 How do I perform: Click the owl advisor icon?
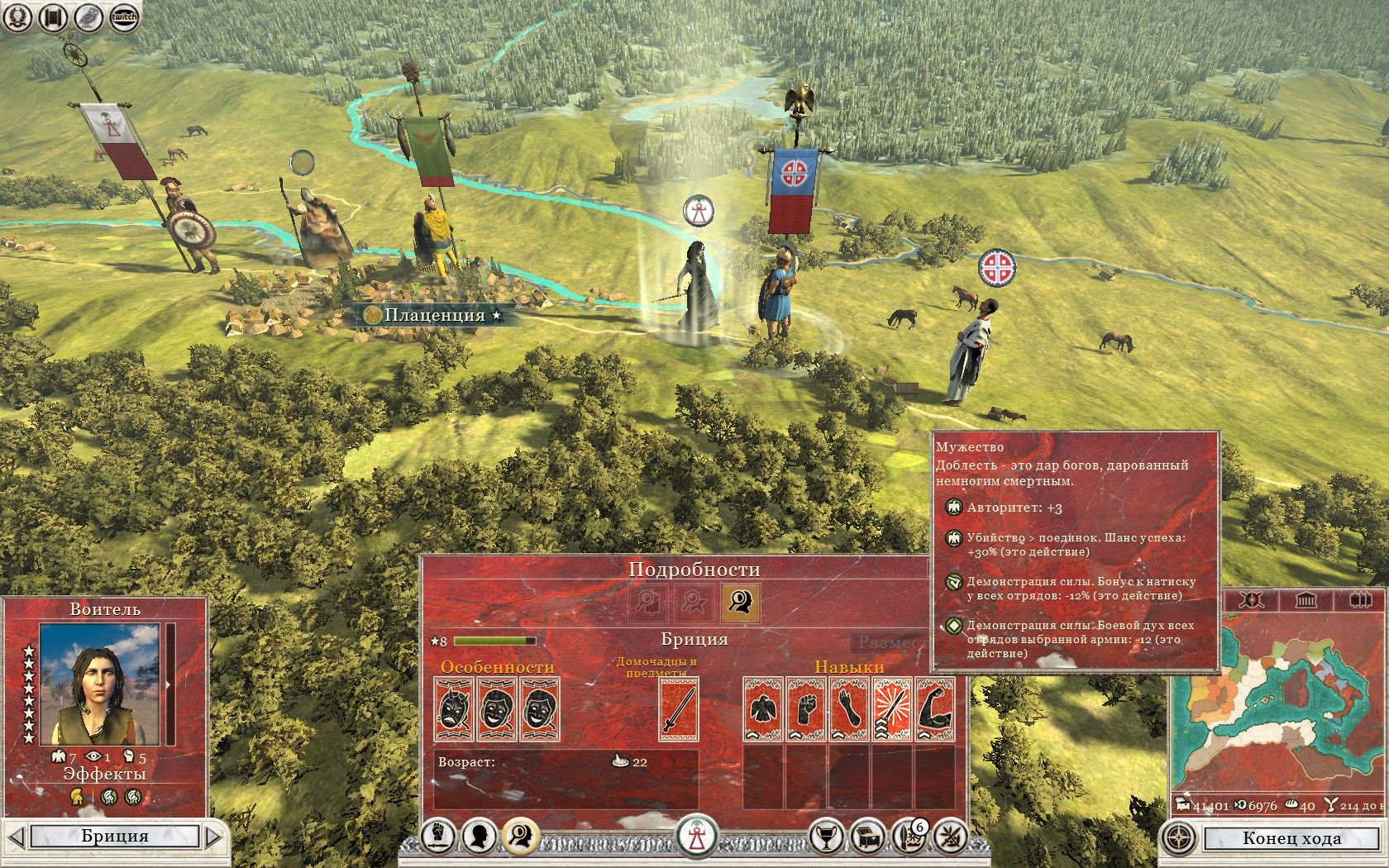pos(88,17)
